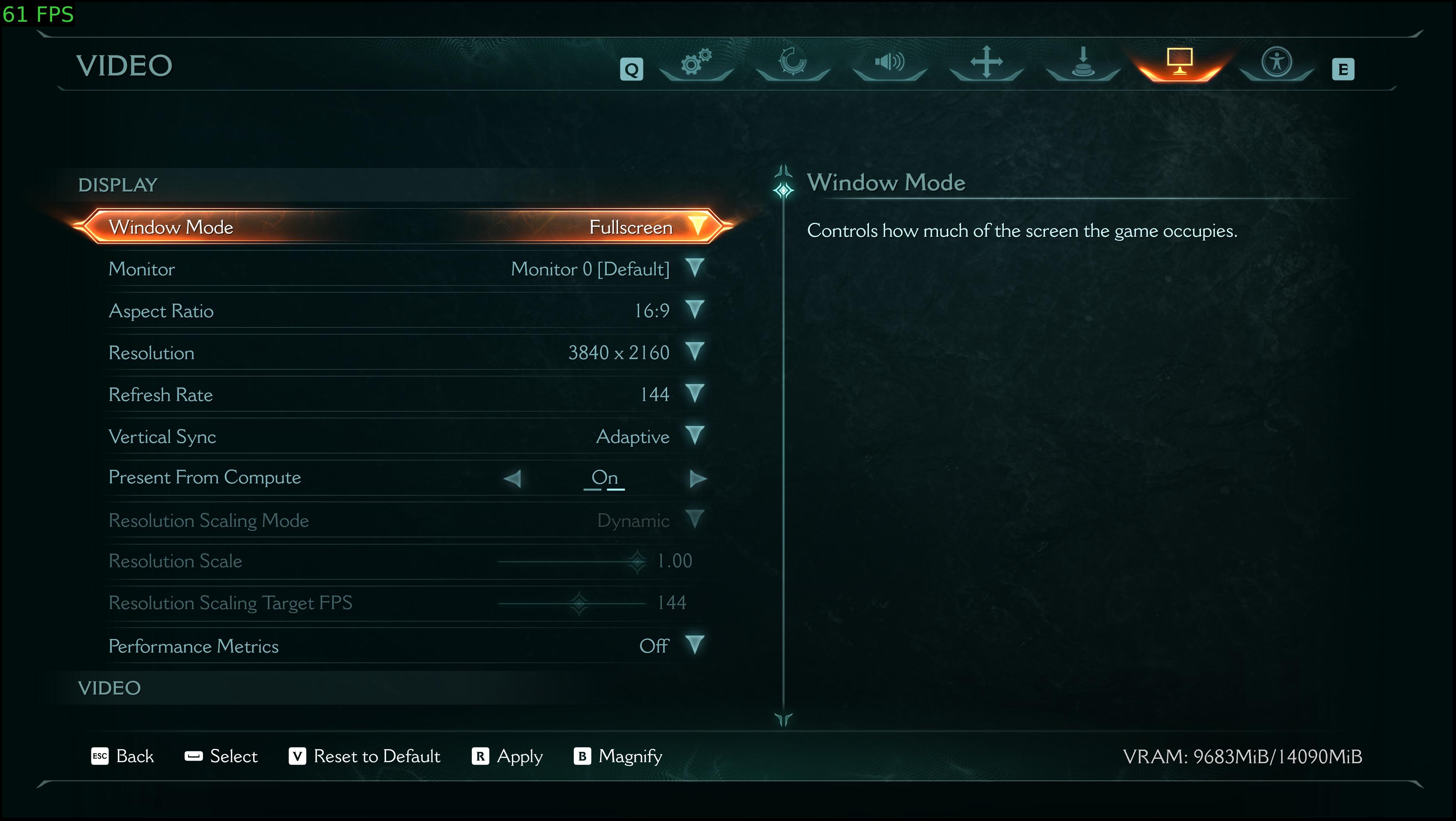Open the Resolution dropdown
This screenshot has height=821, width=1456.
695,352
